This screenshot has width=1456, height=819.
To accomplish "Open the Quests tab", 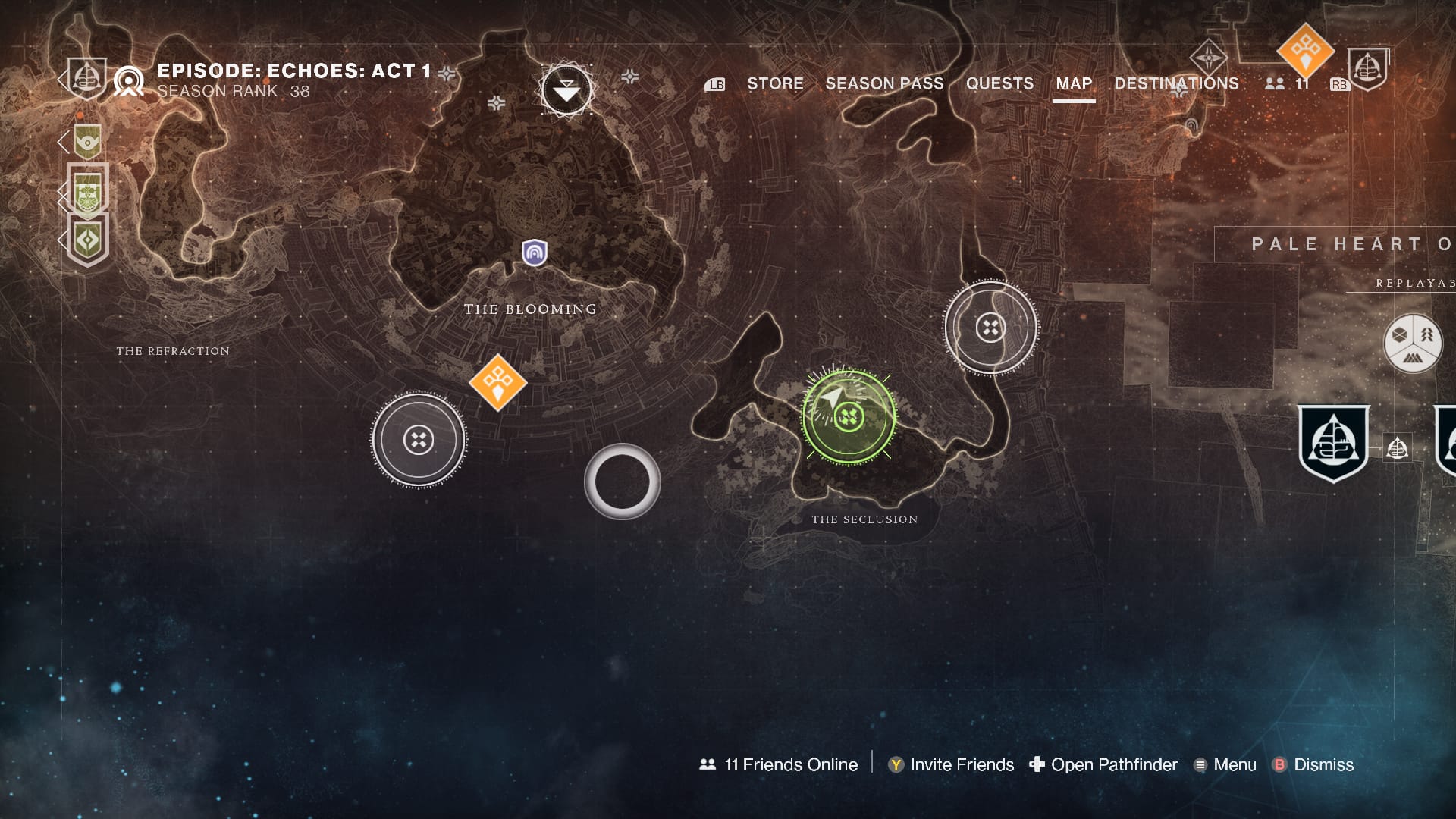I will pyautogui.click(x=999, y=83).
